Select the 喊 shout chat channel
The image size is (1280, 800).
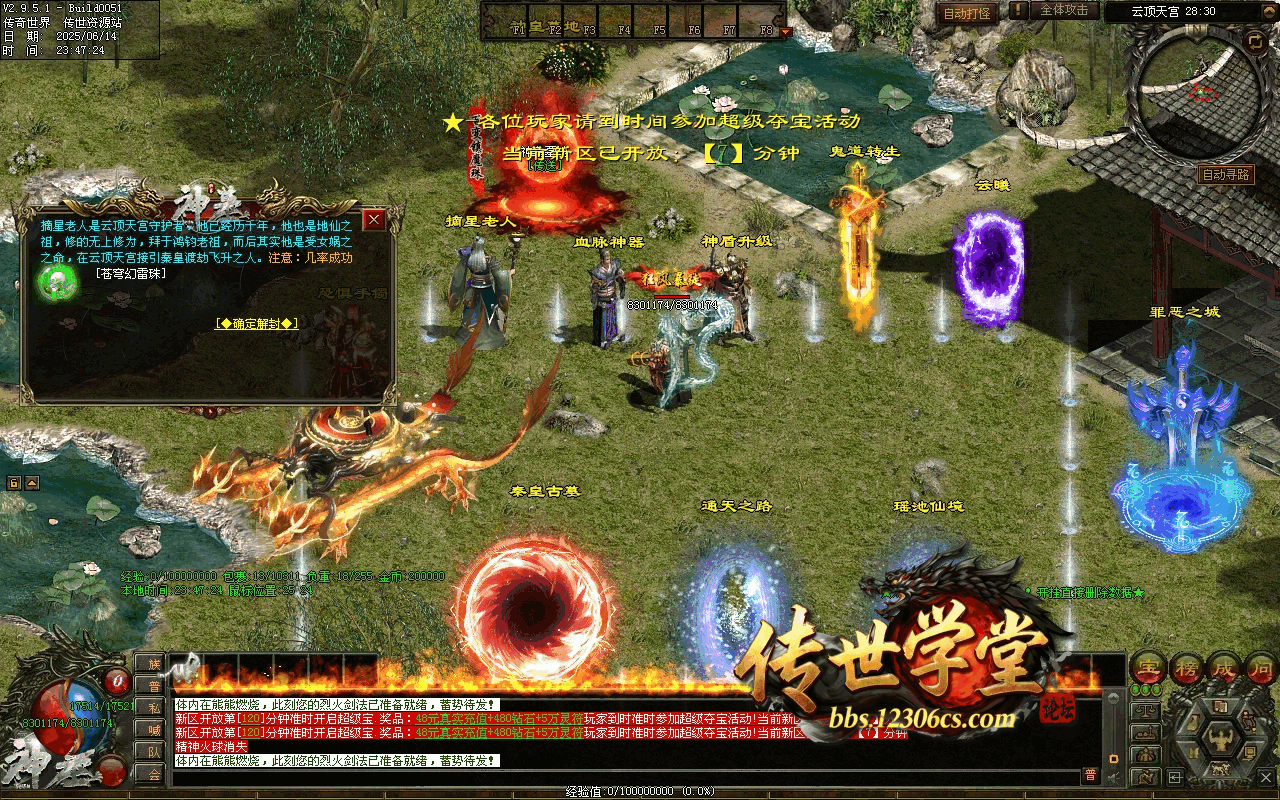[x=152, y=730]
